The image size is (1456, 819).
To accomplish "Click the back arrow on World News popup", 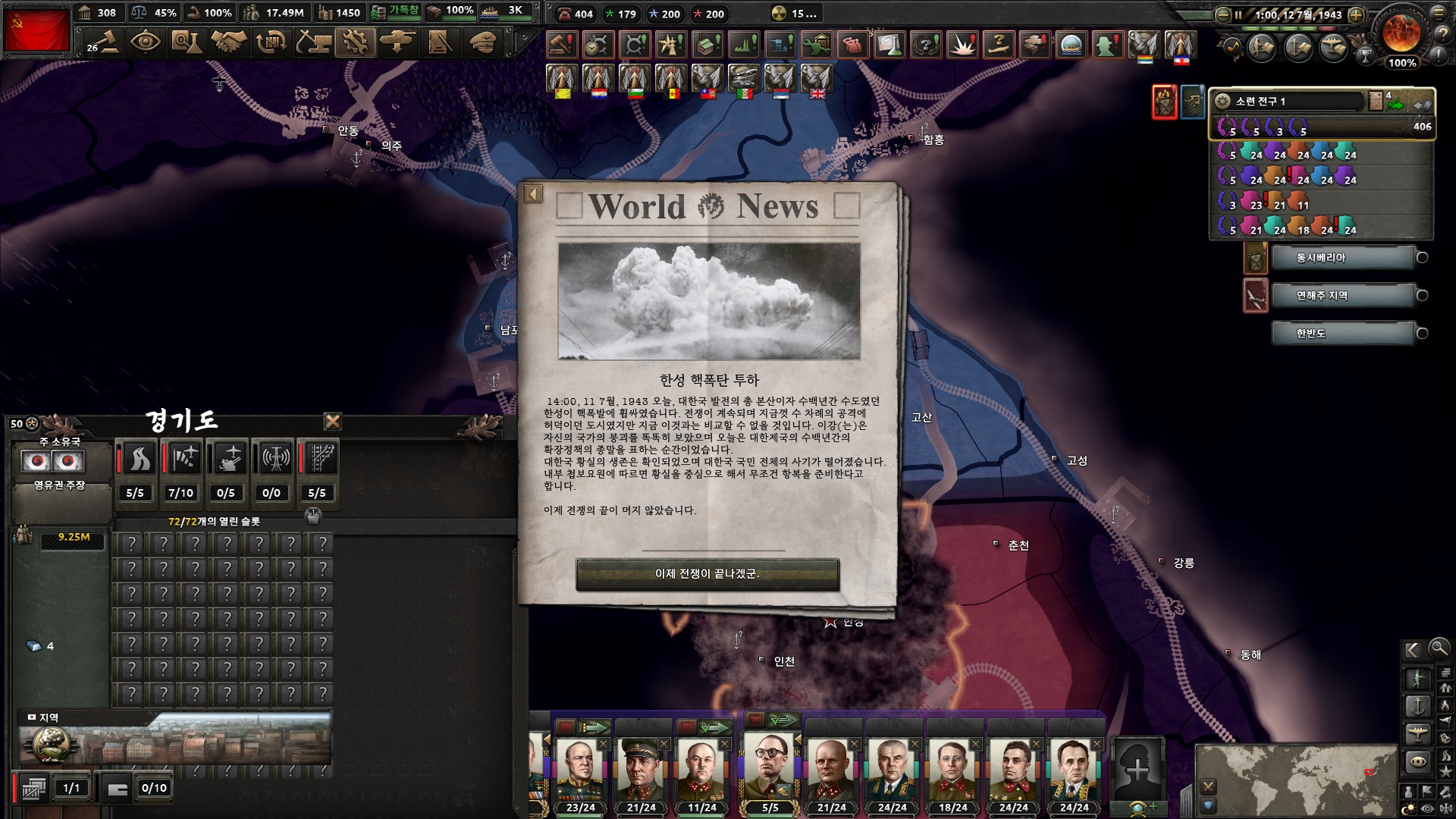I will pyautogui.click(x=533, y=194).
